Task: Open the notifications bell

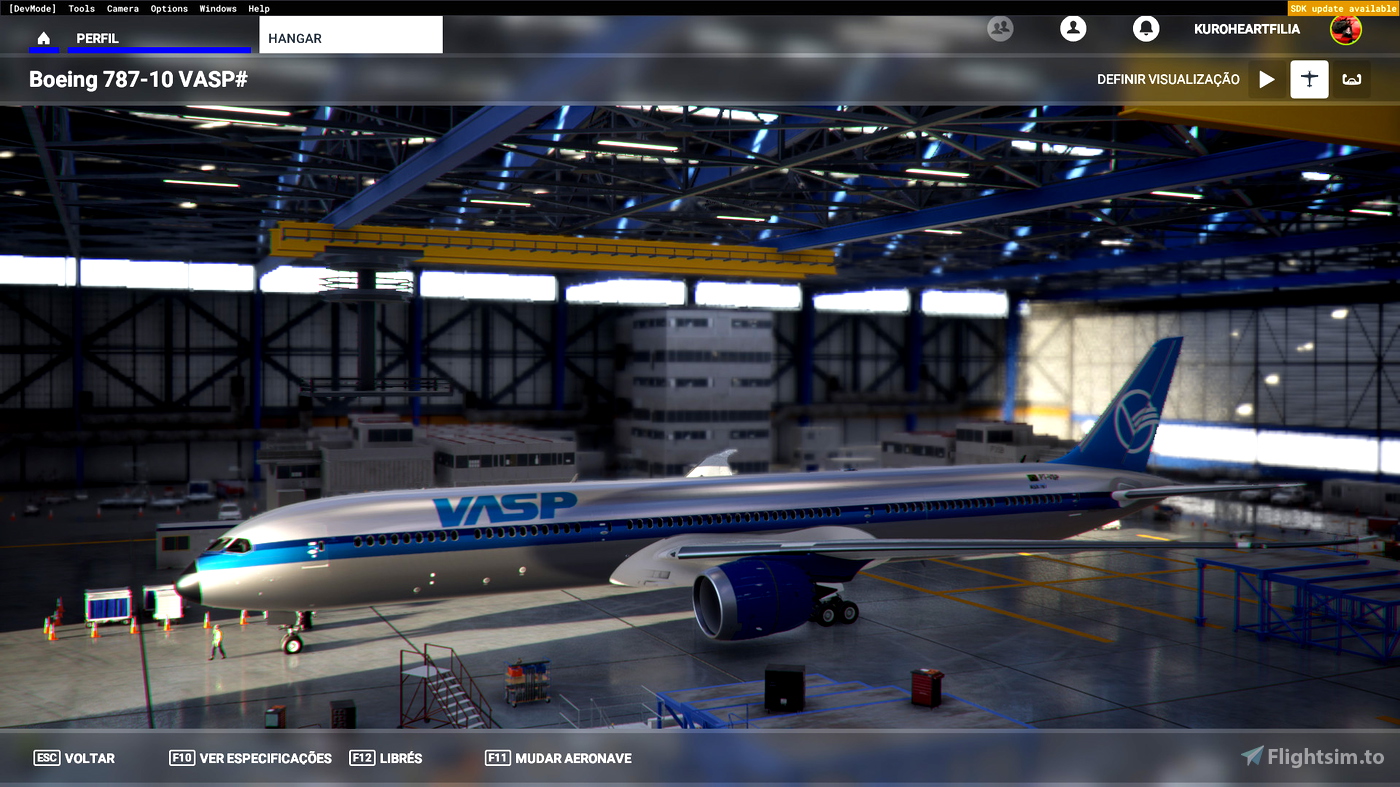Action: 1145,29
